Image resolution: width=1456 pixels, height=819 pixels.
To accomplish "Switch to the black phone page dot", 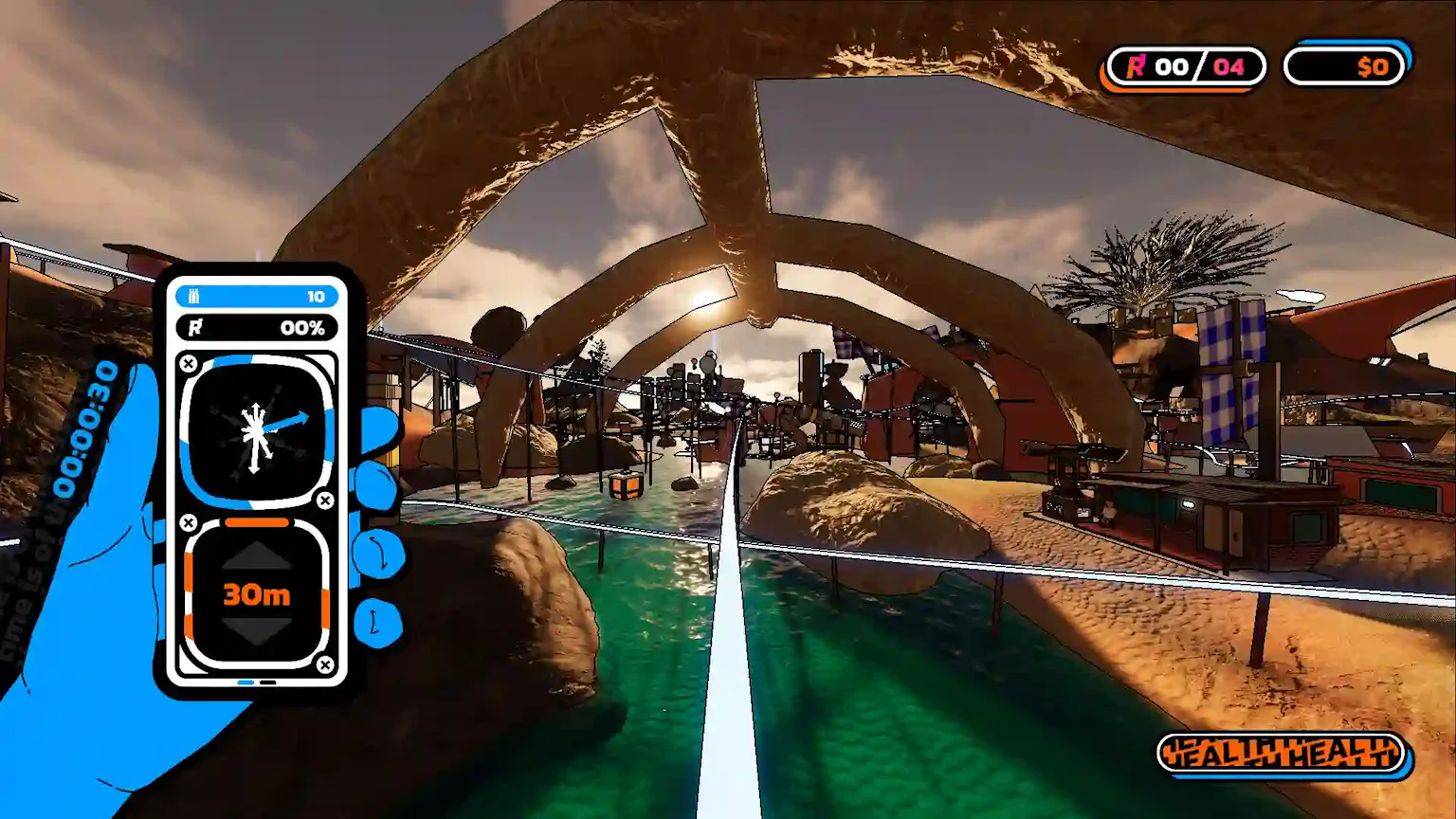I will [x=268, y=682].
